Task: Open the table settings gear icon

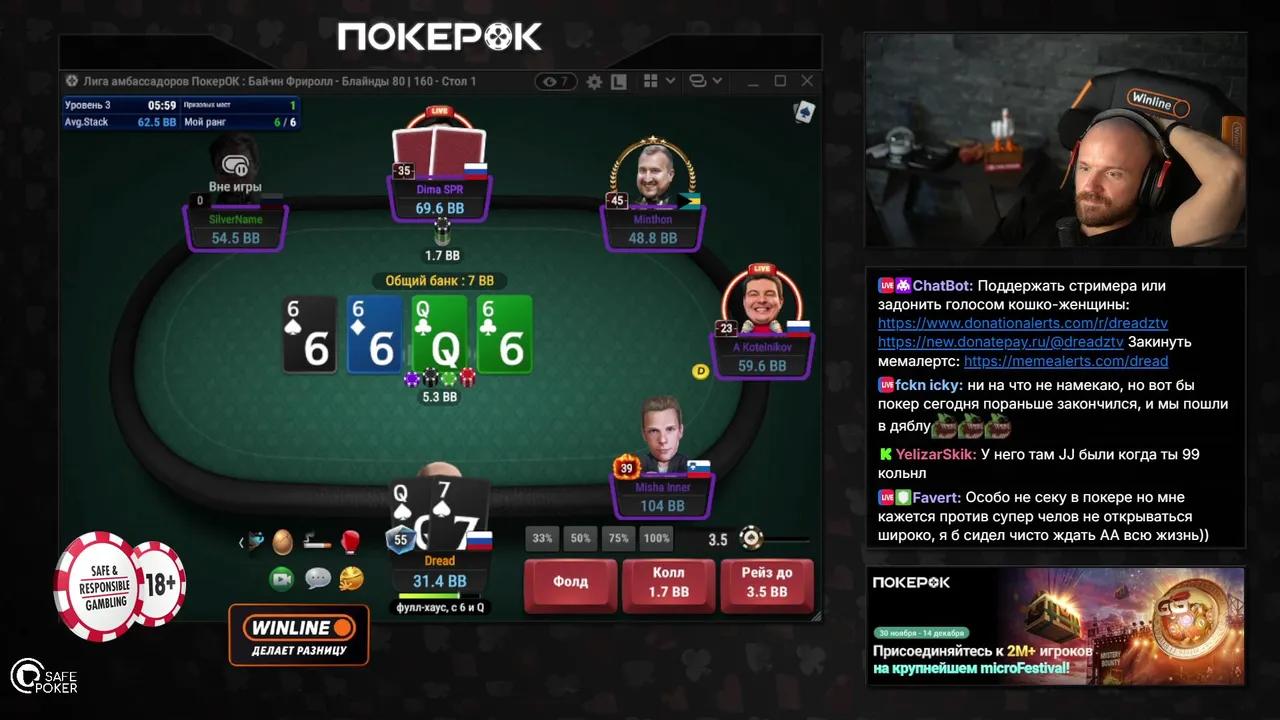Action: pos(594,82)
